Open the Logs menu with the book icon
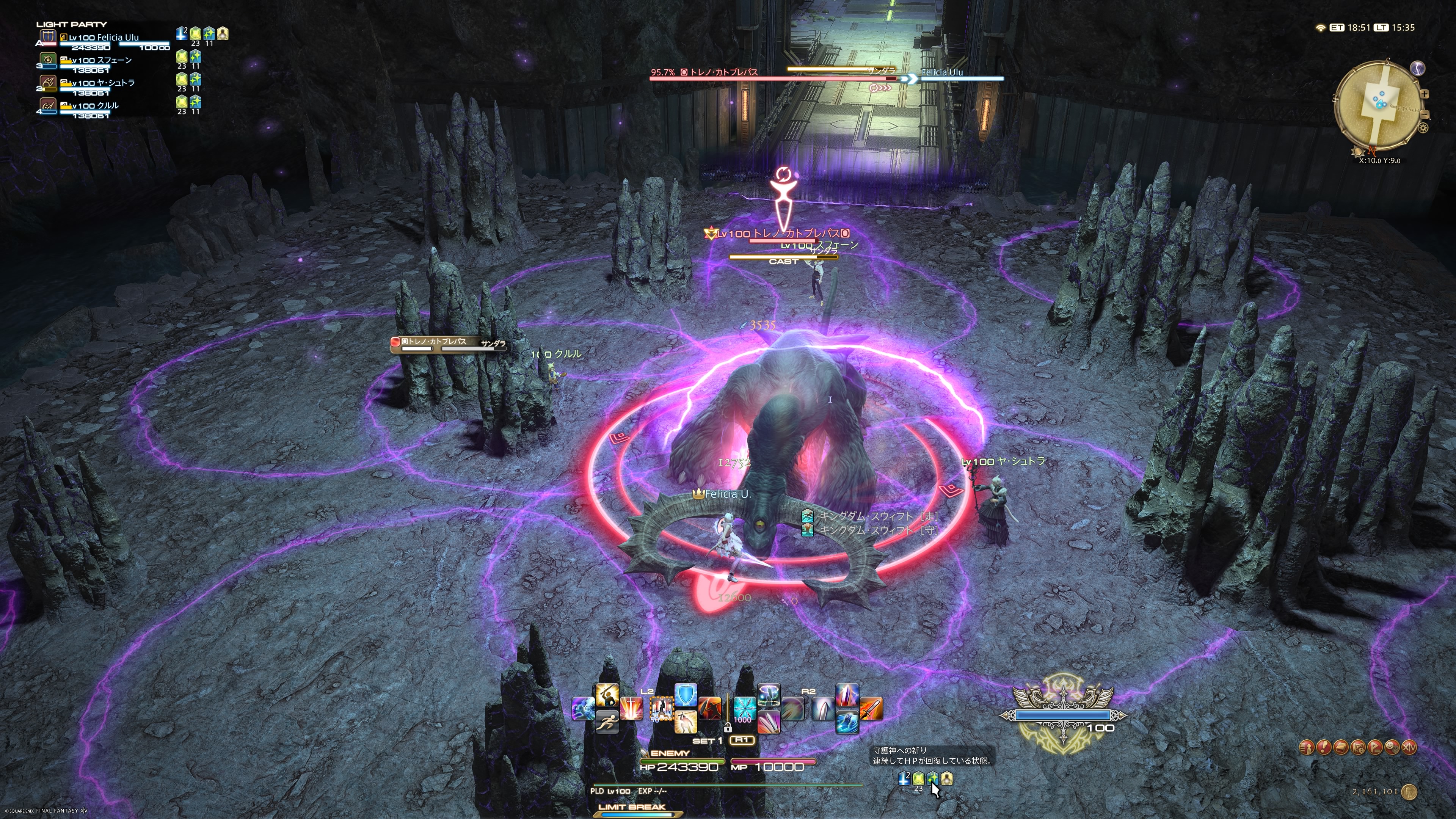 1341,748
